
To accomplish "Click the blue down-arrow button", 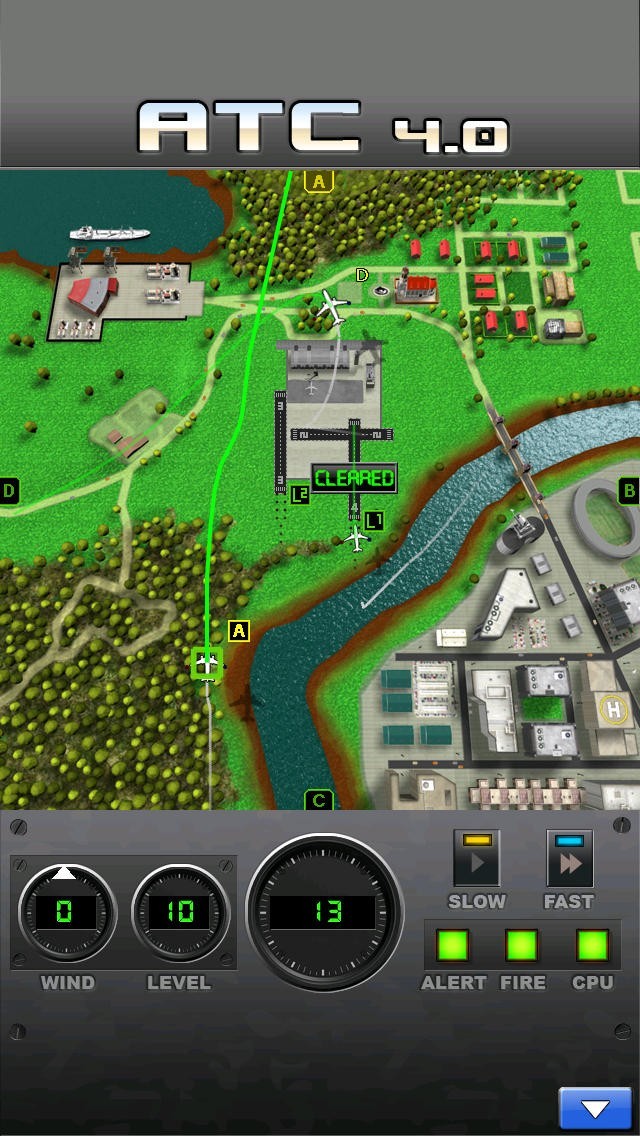I will (x=595, y=1108).
